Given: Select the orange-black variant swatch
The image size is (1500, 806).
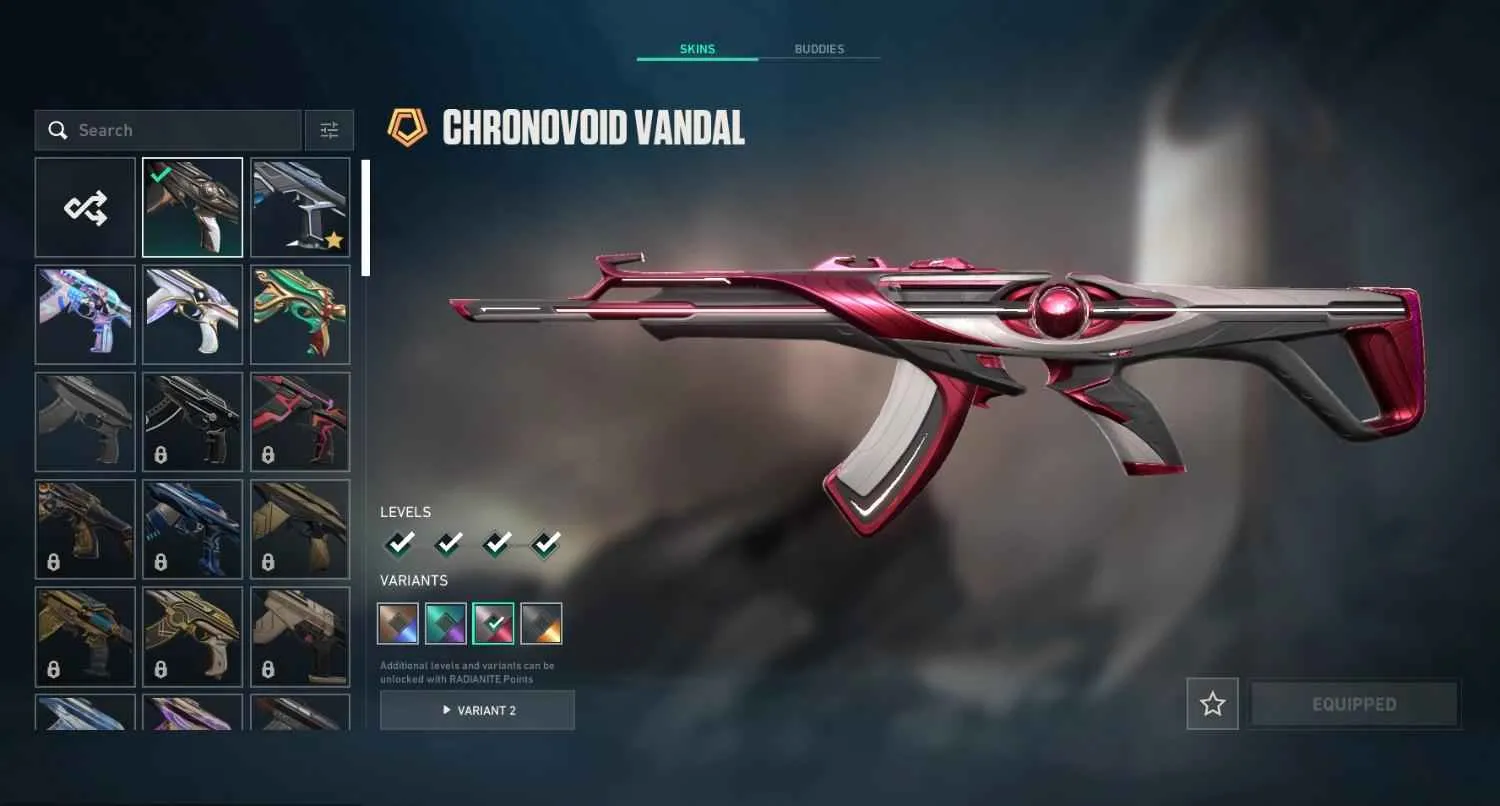Looking at the screenshot, I should (541, 622).
